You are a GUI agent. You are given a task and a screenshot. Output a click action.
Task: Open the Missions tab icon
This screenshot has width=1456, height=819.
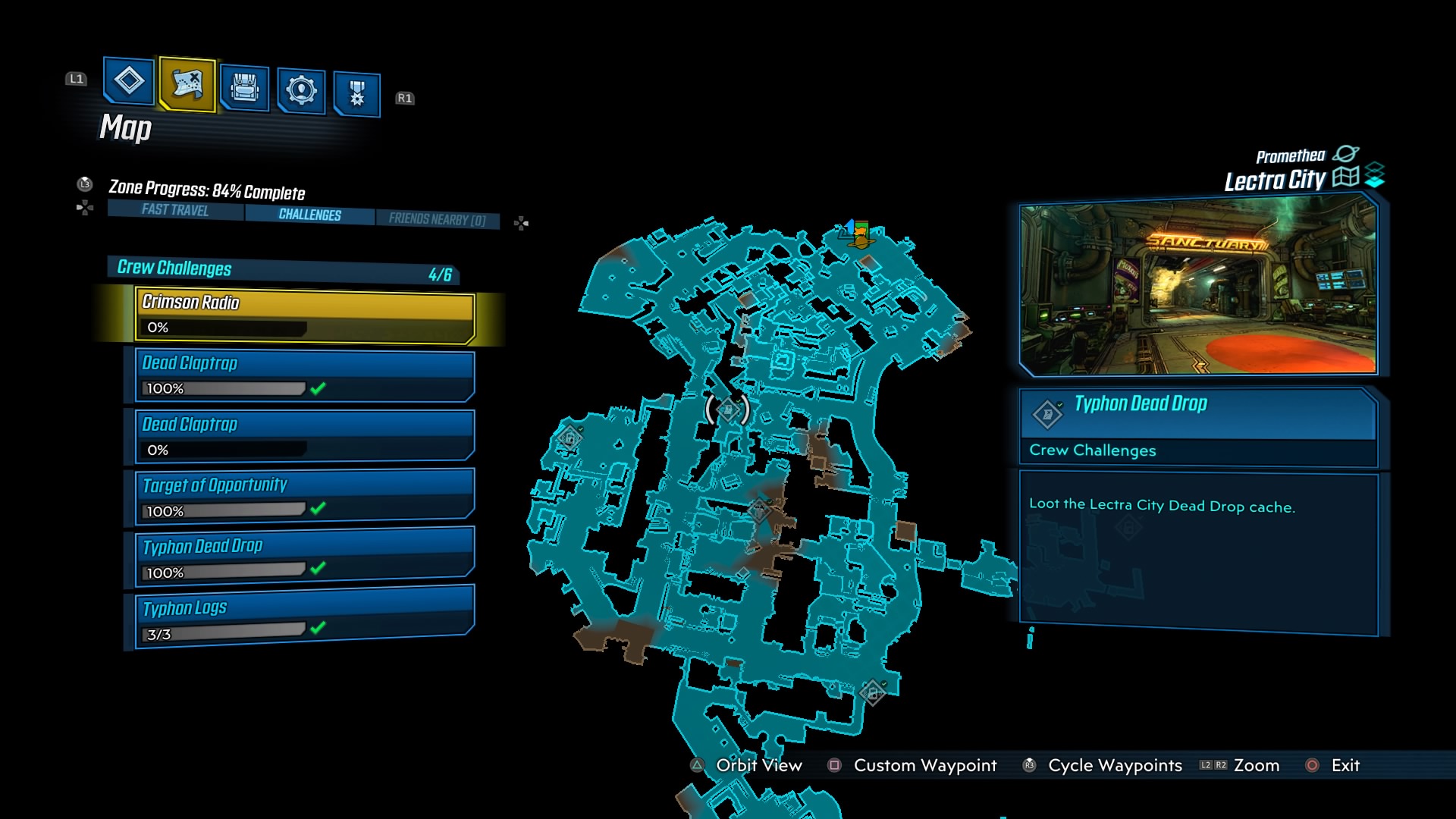coord(128,83)
